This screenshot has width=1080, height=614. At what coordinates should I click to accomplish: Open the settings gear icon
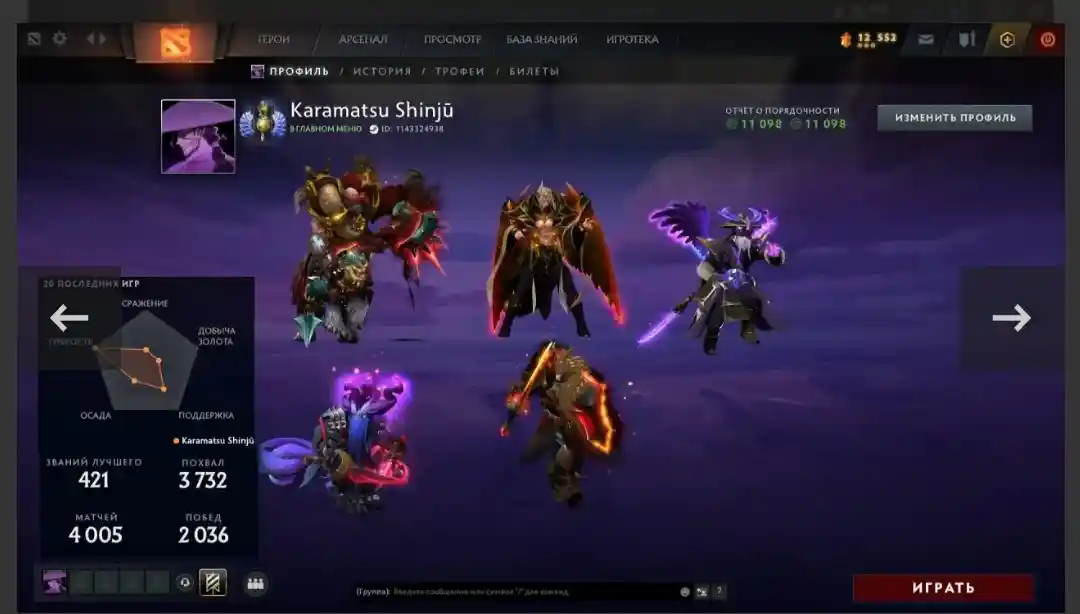[60, 39]
